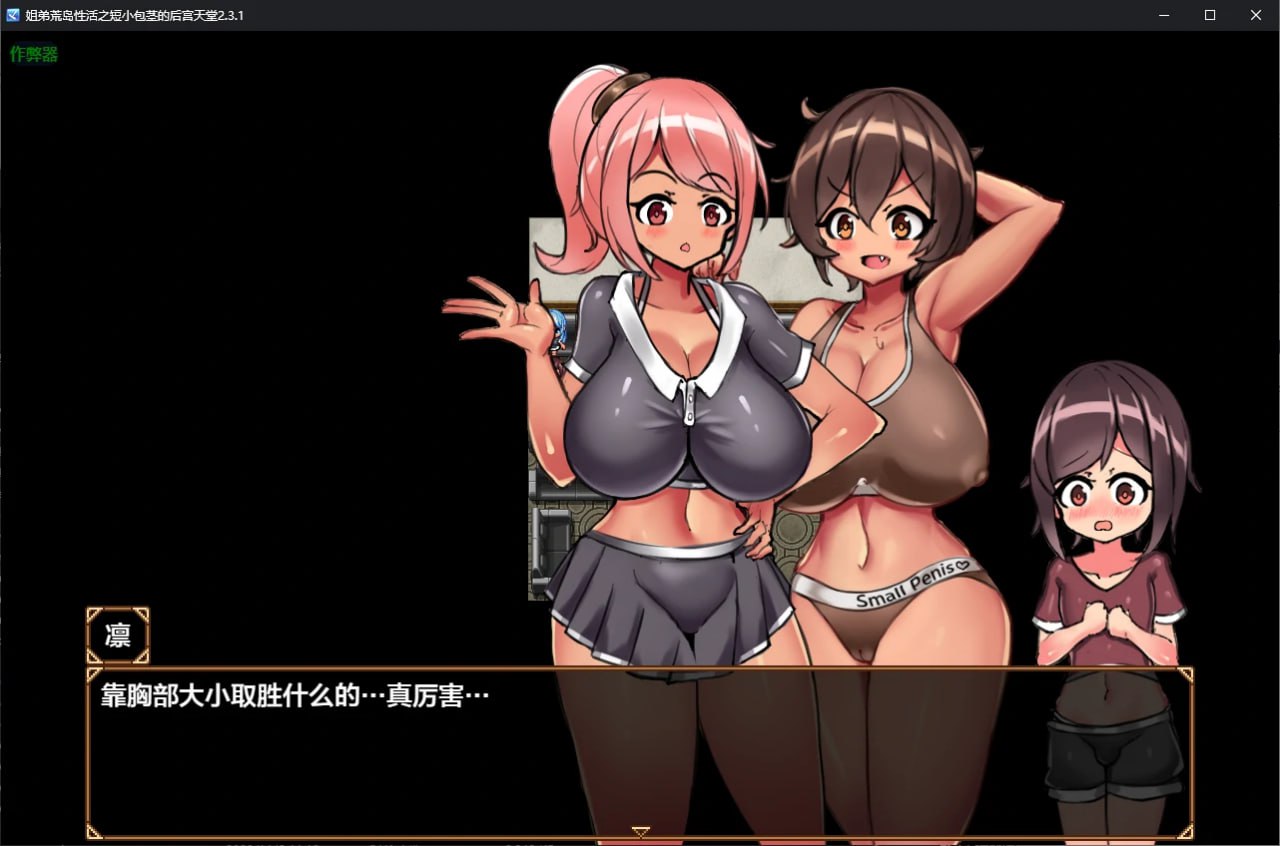Maximize the game window
Image resolution: width=1280 pixels, height=846 pixels.
click(1210, 15)
